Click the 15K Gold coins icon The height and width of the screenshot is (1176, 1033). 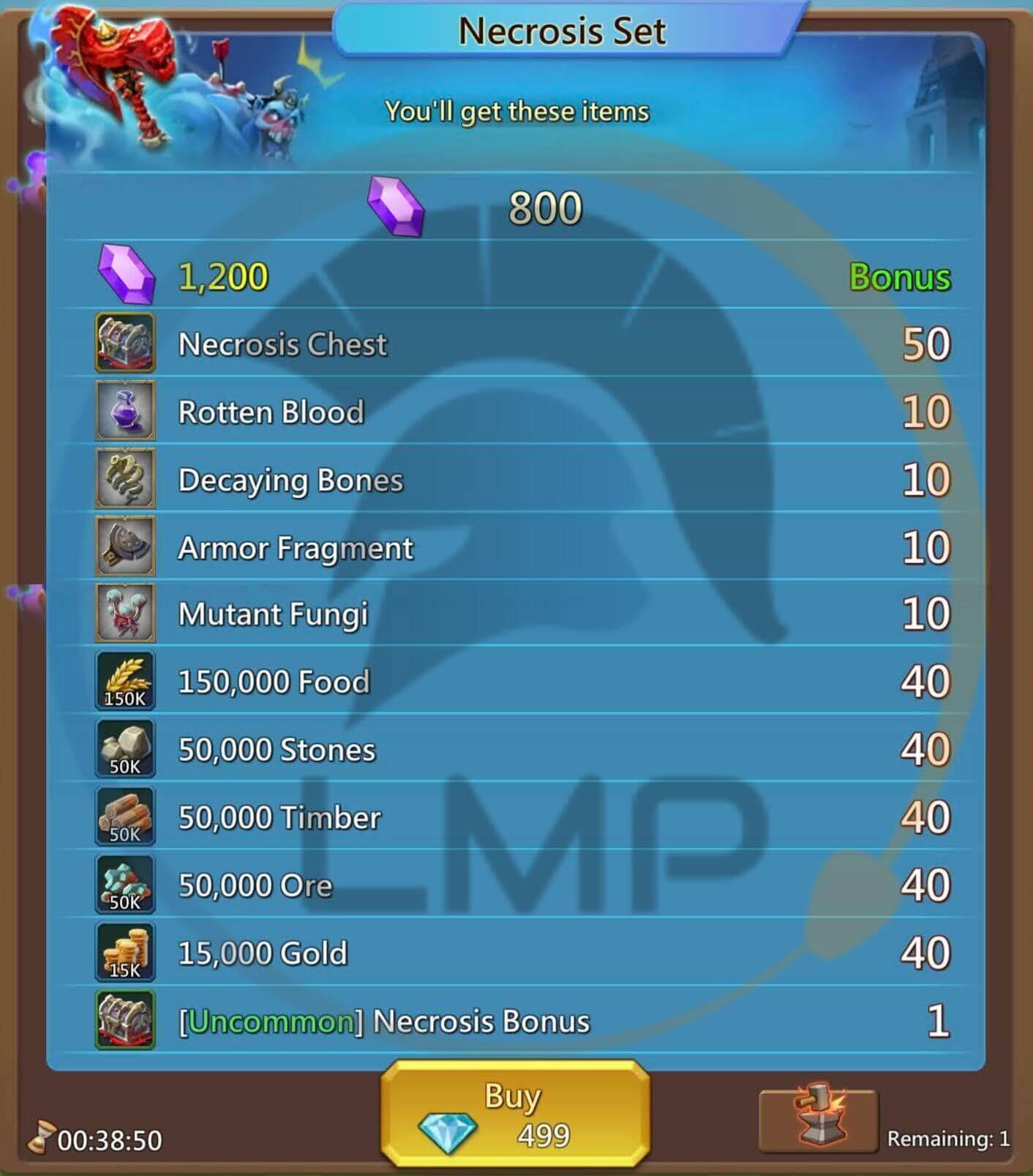[124, 951]
